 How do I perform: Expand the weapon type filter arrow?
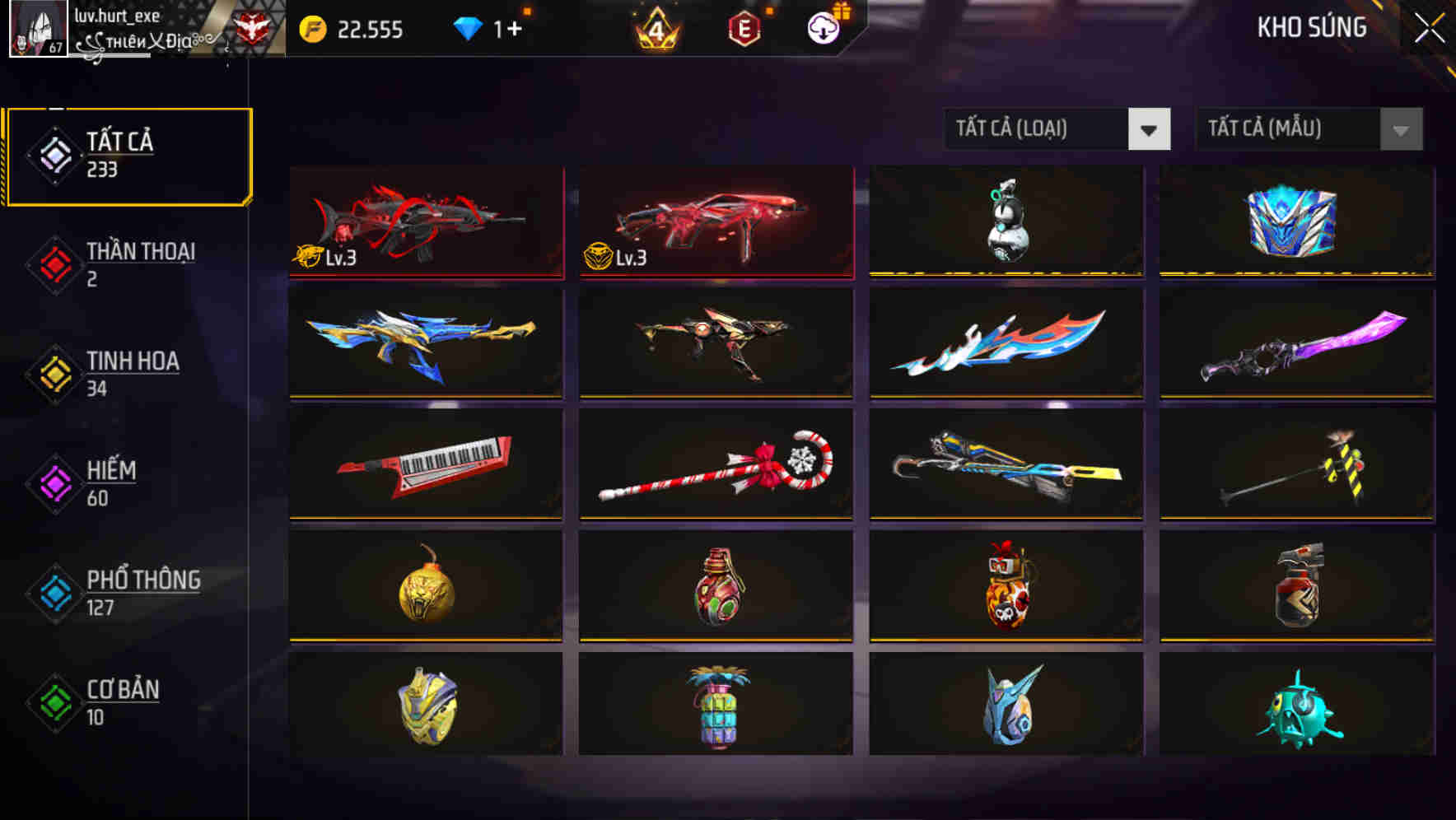pyautogui.click(x=1150, y=129)
